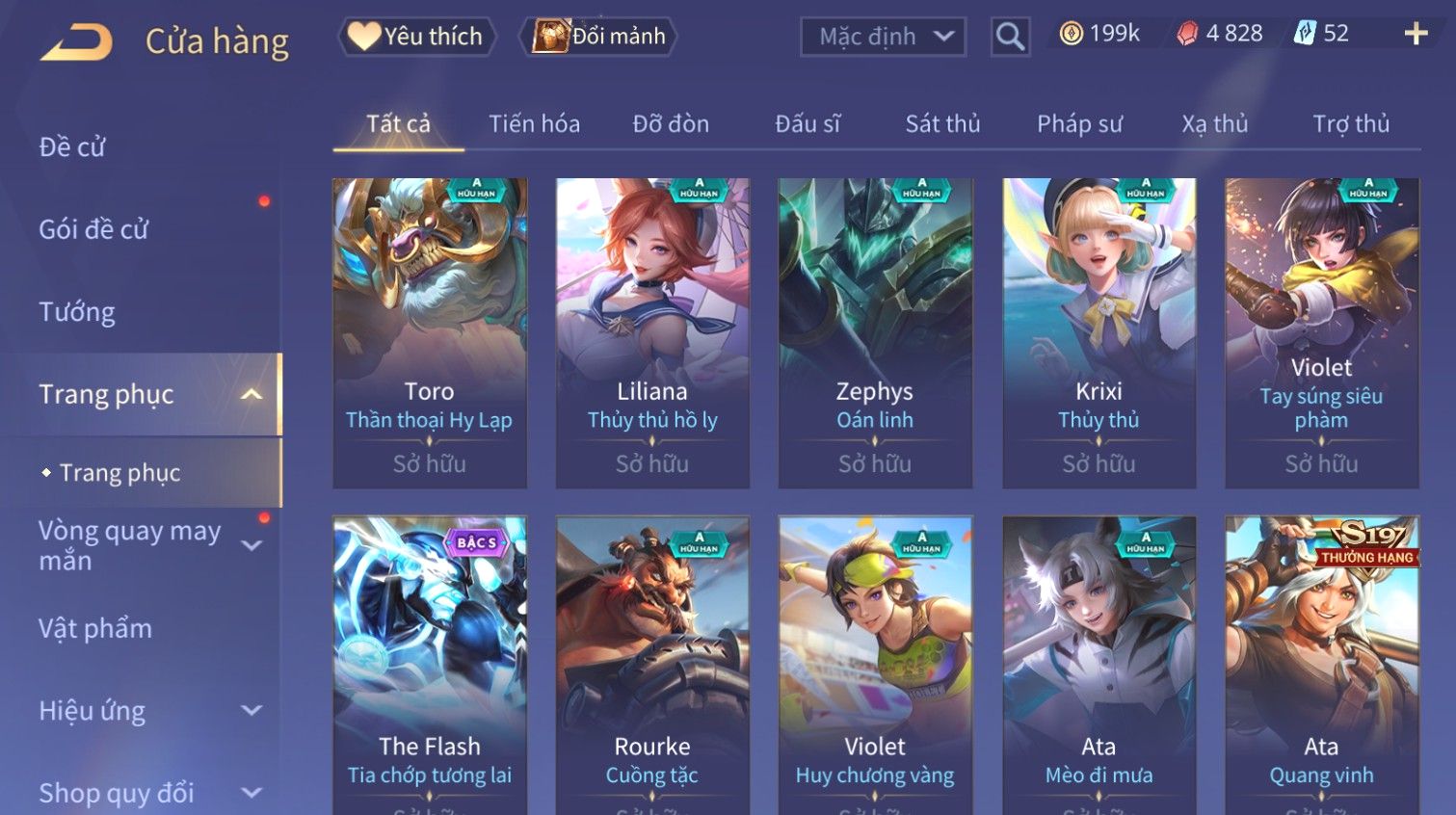Go to the Tướng shop section

[77, 312]
